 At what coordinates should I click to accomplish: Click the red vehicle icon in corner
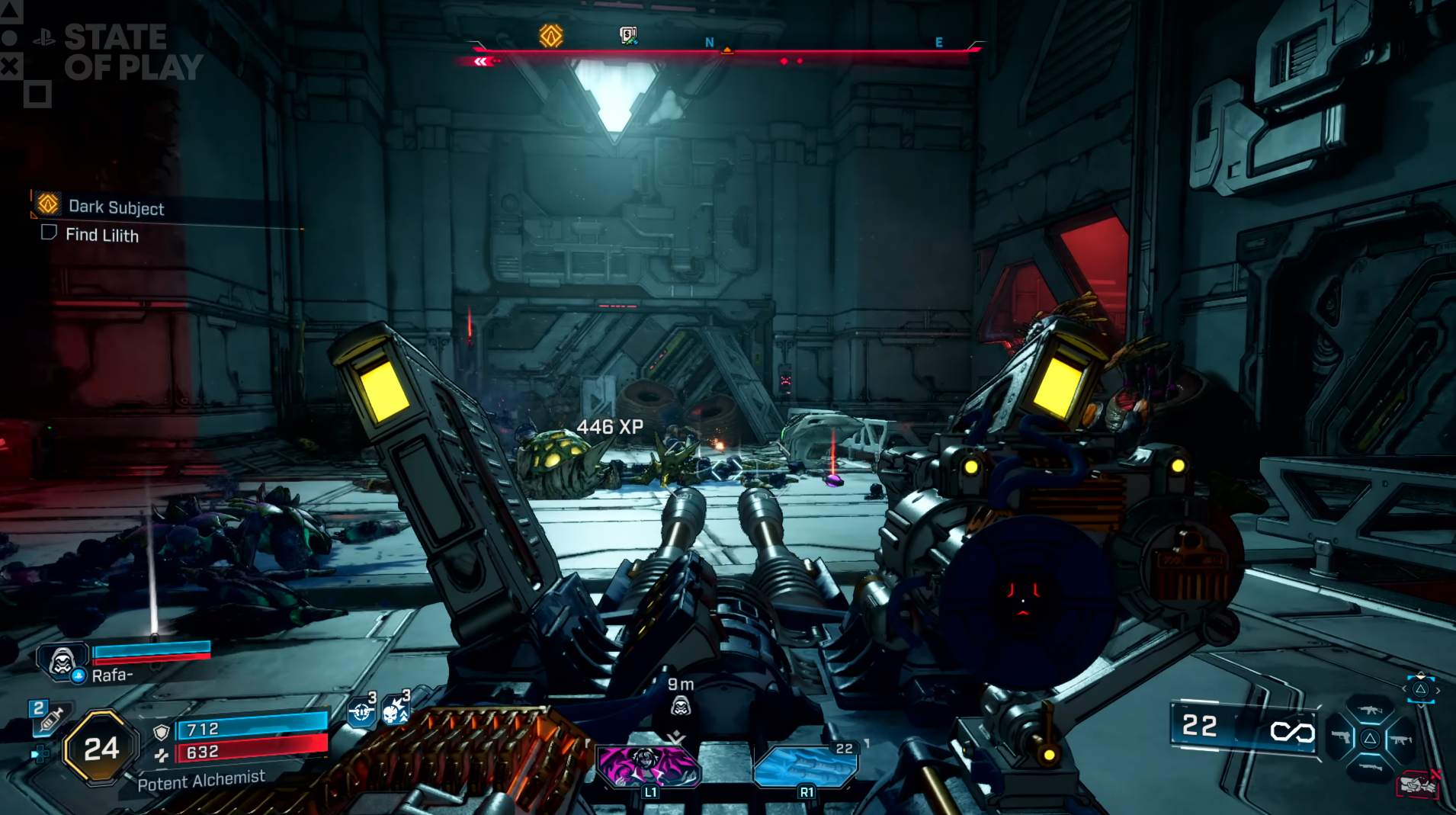[1418, 785]
